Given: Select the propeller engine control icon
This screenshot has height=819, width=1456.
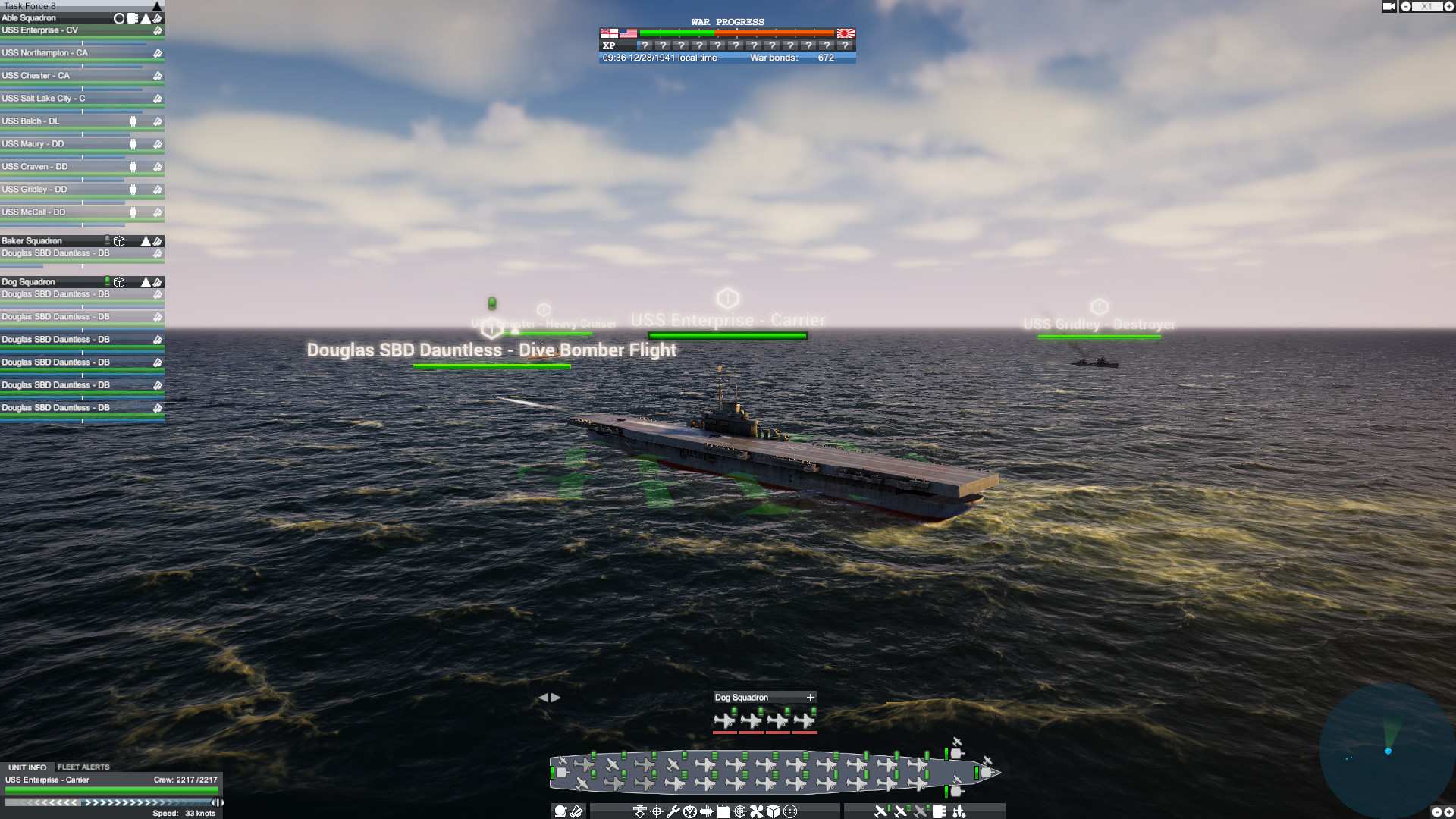Looking at the screenshot, I should click(x=755, y=811).
